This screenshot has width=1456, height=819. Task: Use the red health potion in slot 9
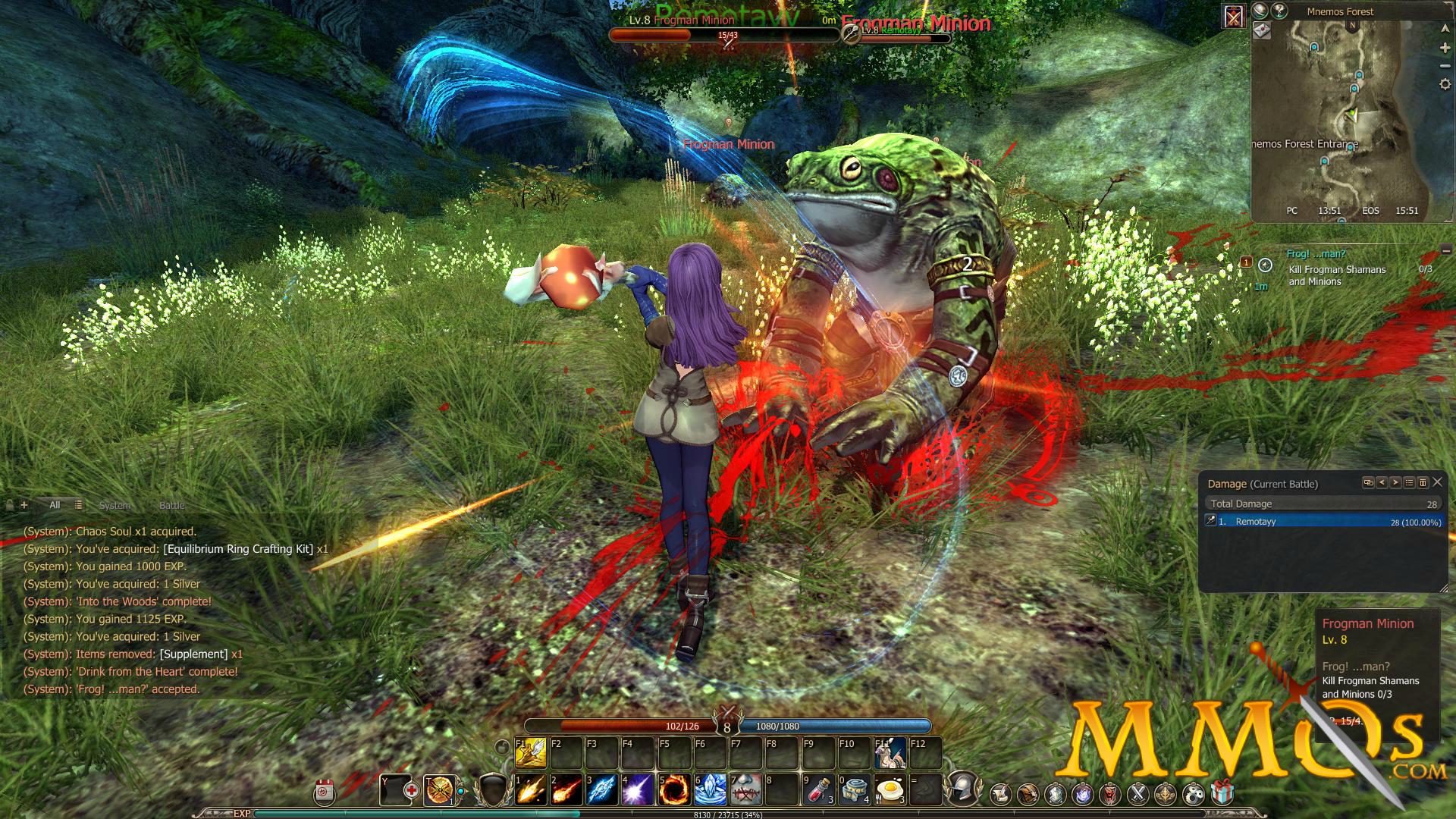819,790
